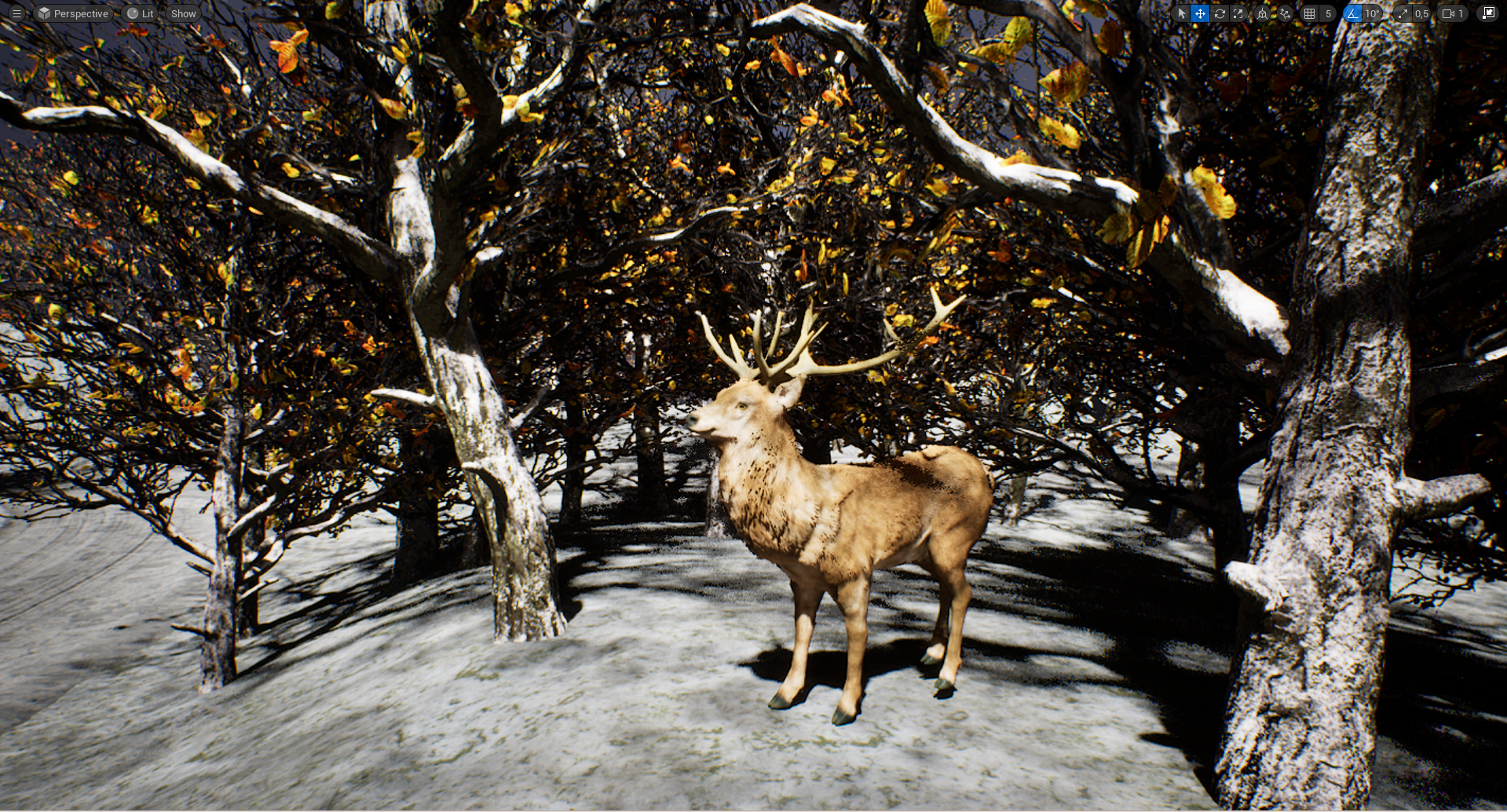The width and height of the screenshot is (1507, 812).
Task: Open the rotation snap angle menu showing 10°
Action: tap(1373, 13)
